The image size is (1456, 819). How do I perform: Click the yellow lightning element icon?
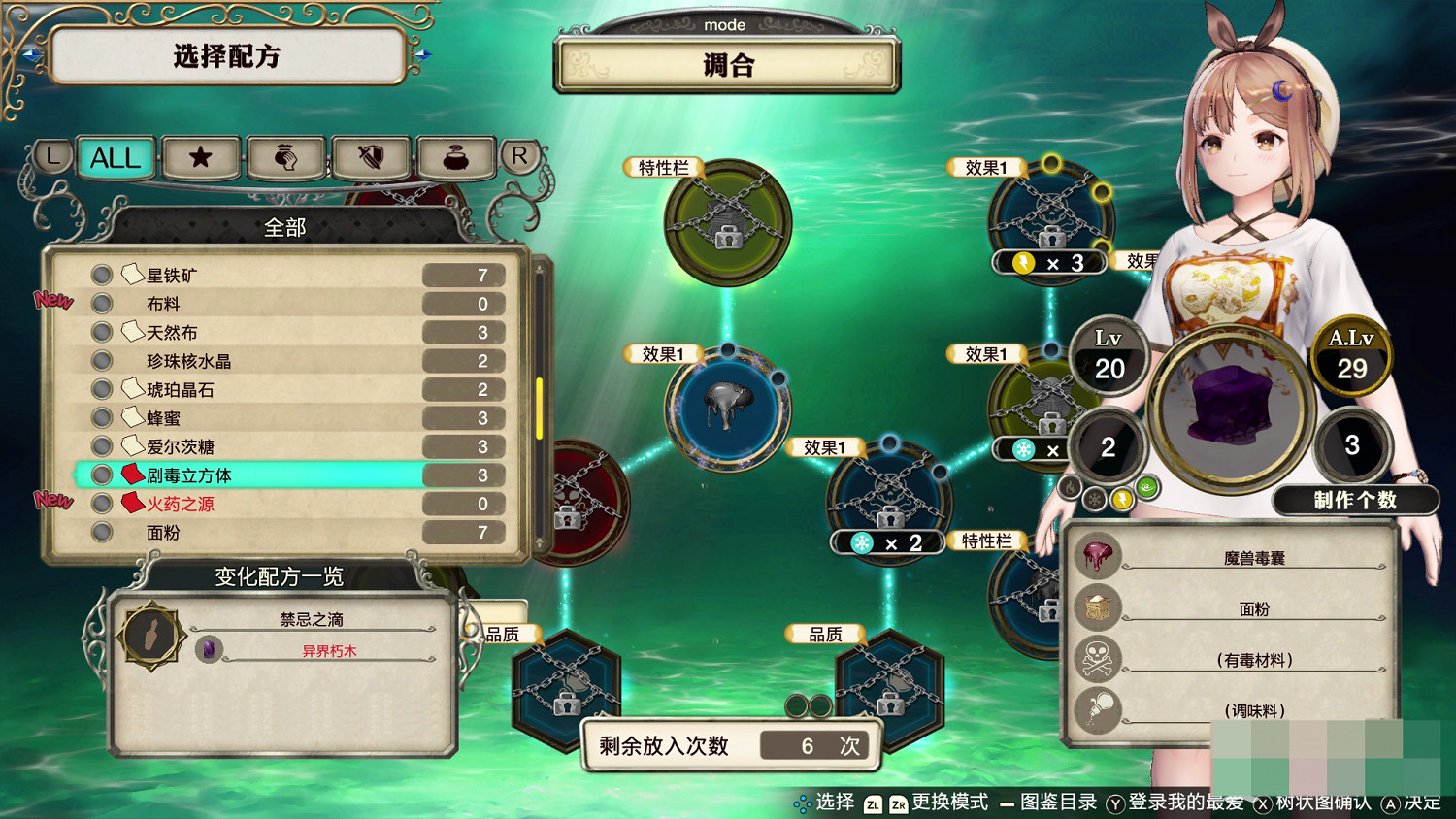1122,500
